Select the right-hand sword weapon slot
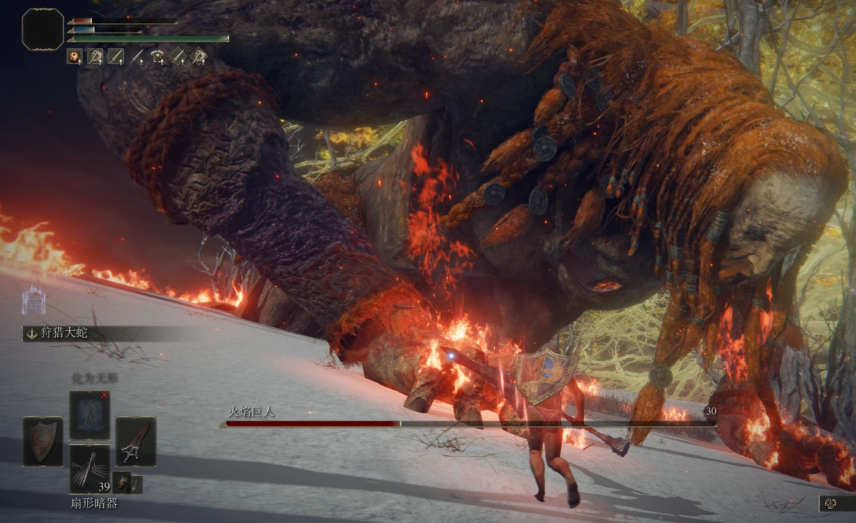 pos(135,441)
